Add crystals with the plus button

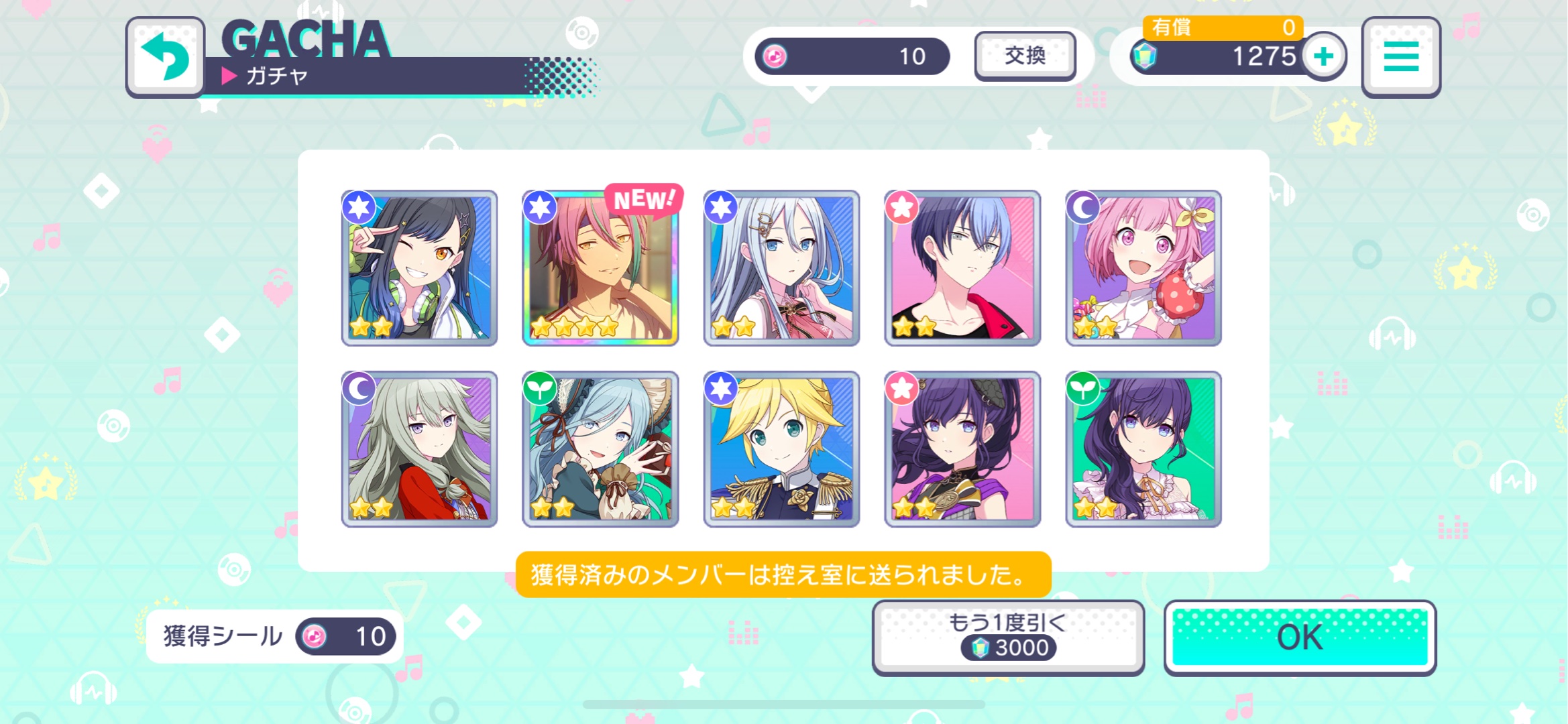pyautogui.click(x=1323, y=56)
